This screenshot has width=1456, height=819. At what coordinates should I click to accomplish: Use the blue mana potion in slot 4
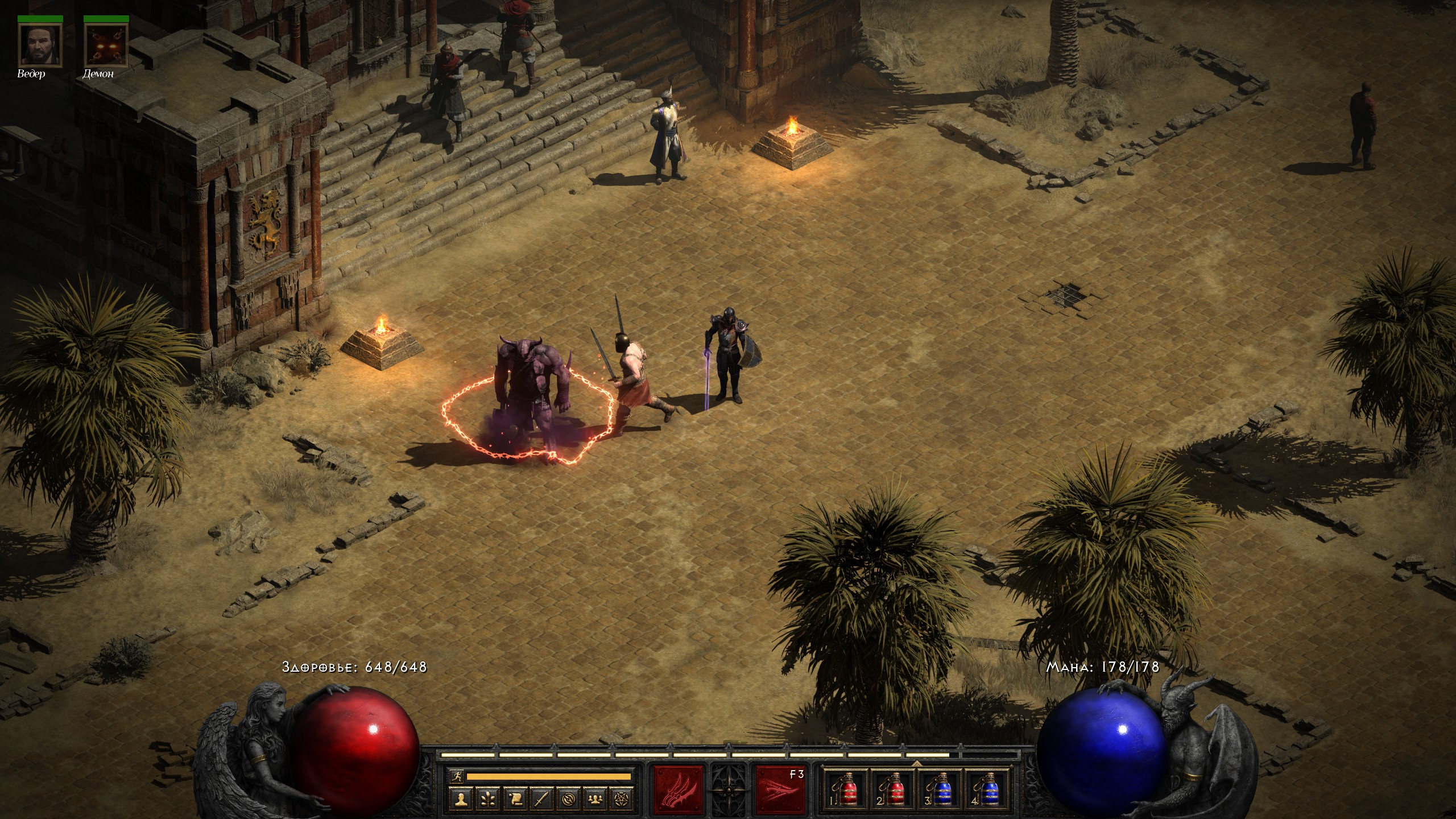click(988, 789)
